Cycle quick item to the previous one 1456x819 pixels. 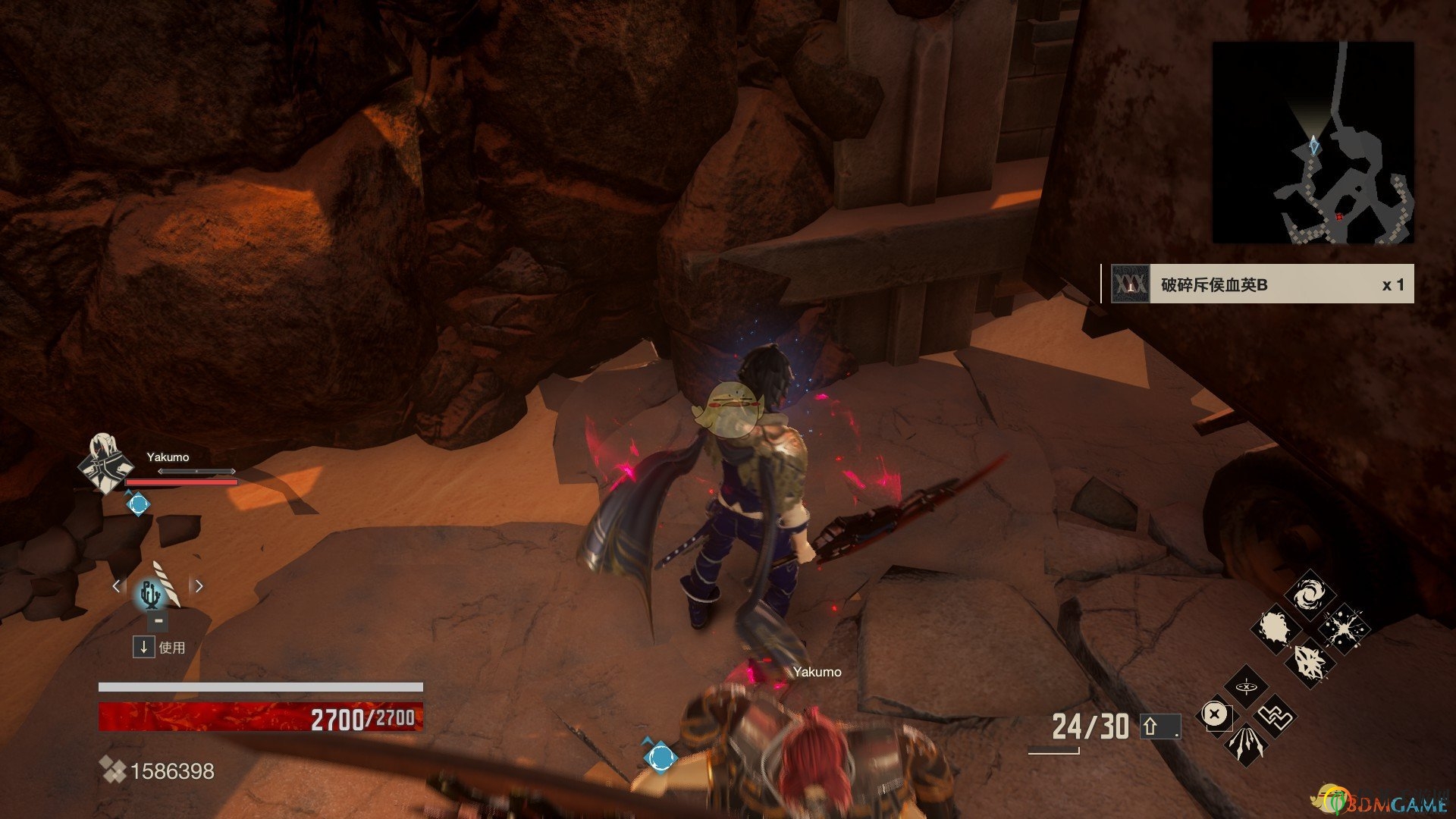click(x=116, y=586)
